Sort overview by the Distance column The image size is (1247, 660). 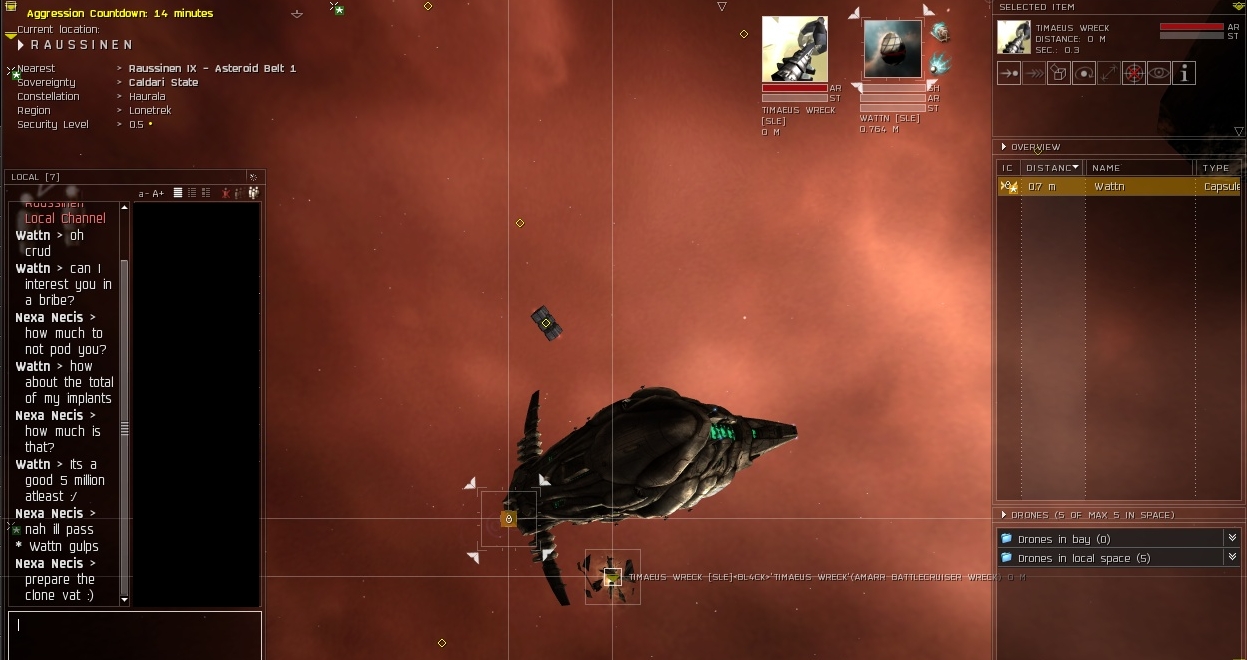[x=1051, y=168]
